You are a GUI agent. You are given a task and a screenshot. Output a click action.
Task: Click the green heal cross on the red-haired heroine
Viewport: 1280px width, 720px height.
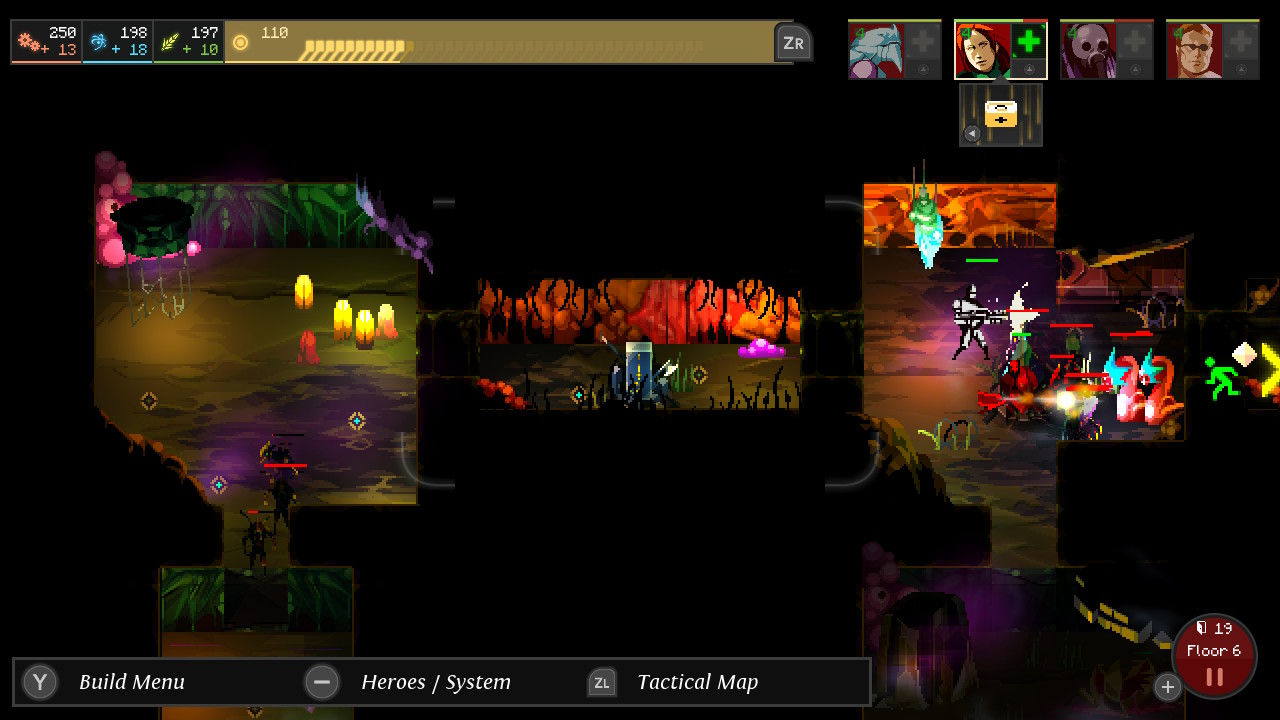pyautogui.click(x=1027, y=40)
